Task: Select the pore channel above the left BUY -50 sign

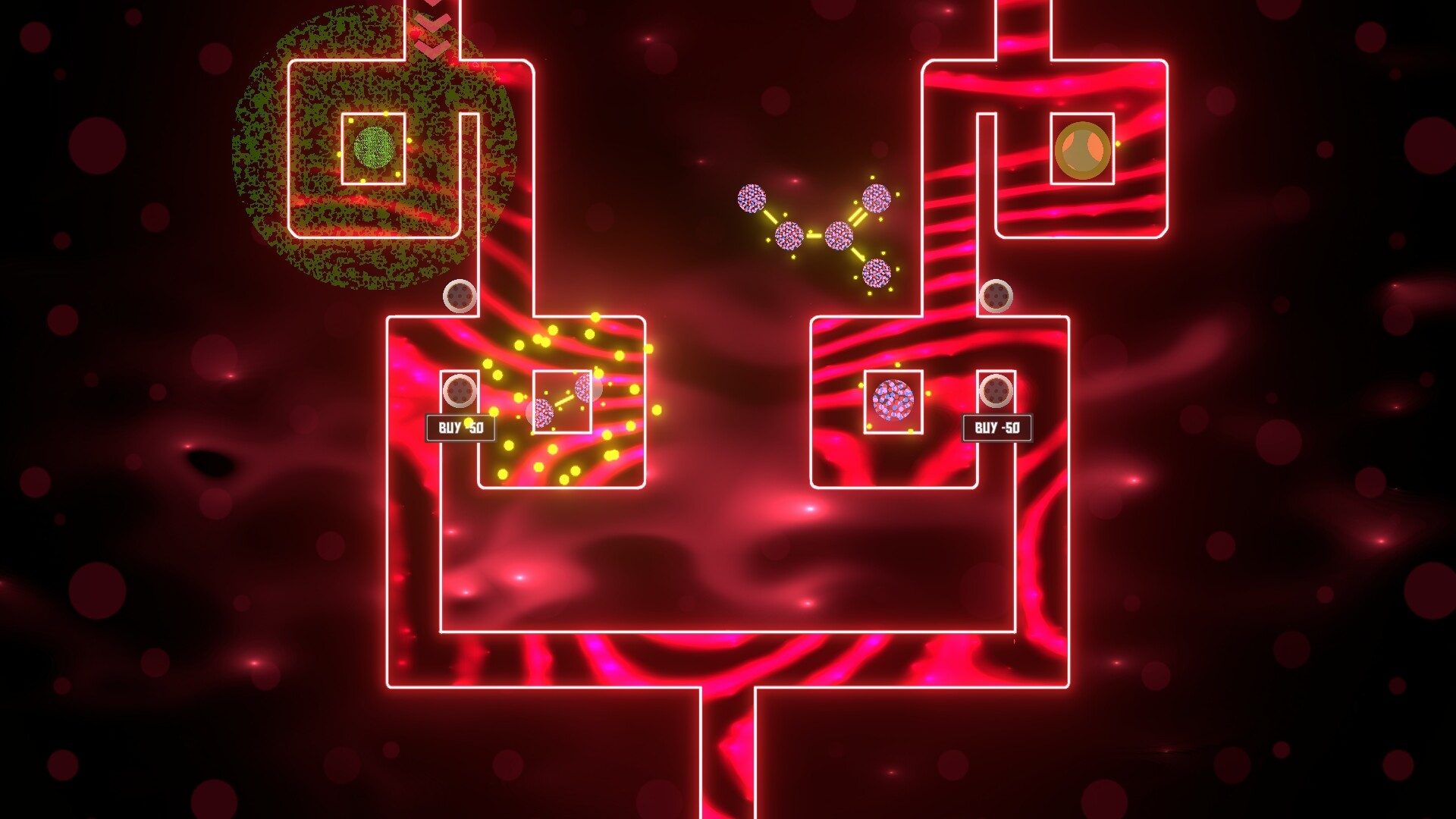Action: point(461,390)
